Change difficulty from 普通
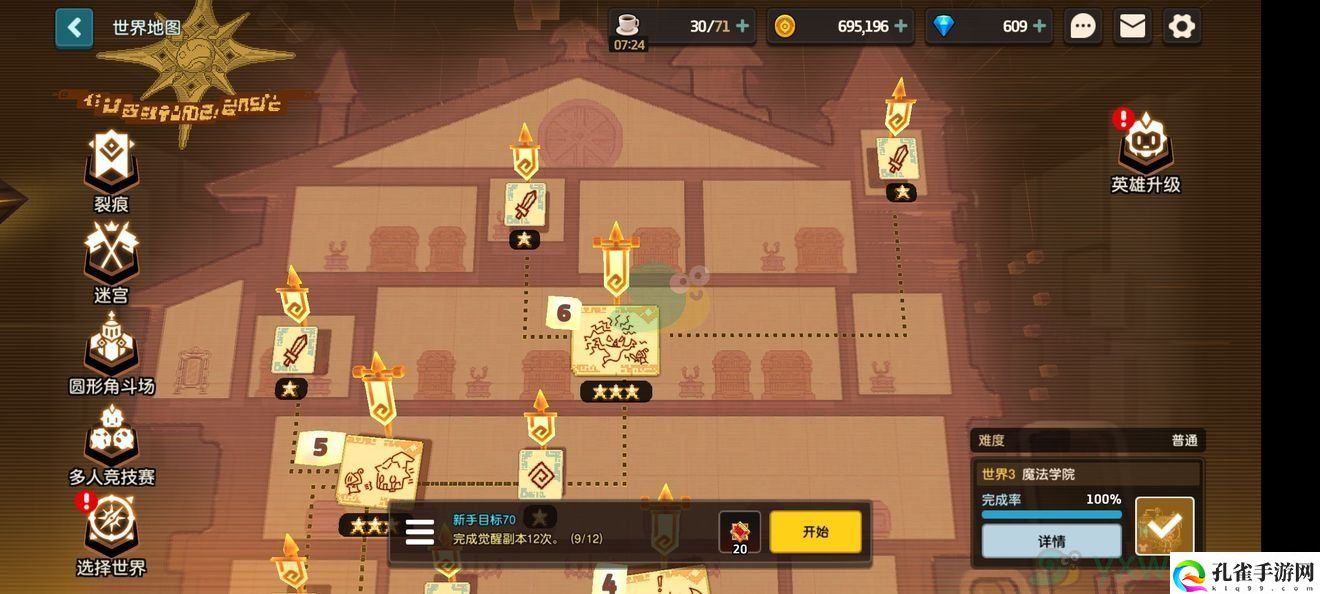1320x594 pixels. [1184, 440]
